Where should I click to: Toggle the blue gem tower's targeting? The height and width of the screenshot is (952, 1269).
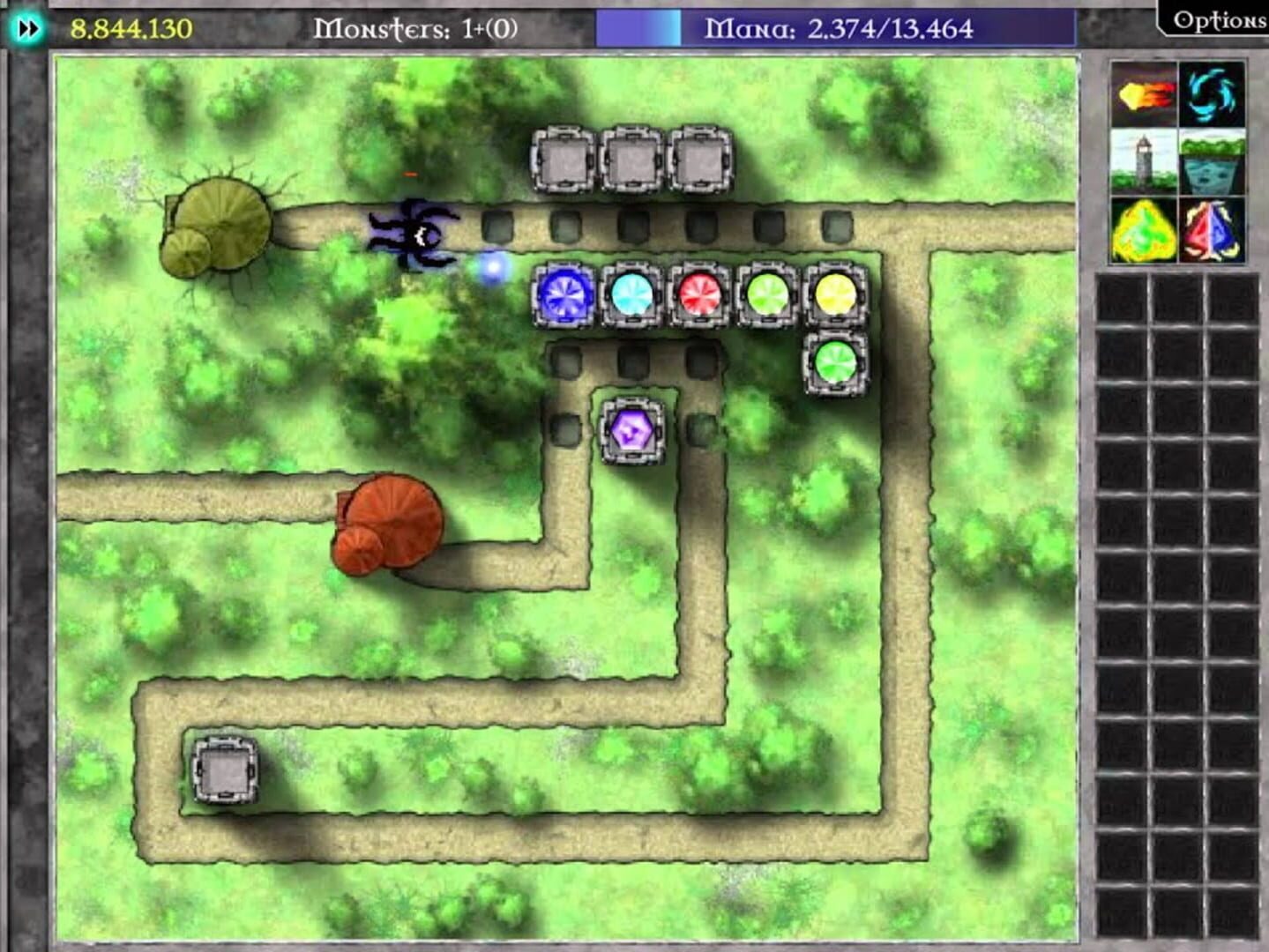click(565, 297)
